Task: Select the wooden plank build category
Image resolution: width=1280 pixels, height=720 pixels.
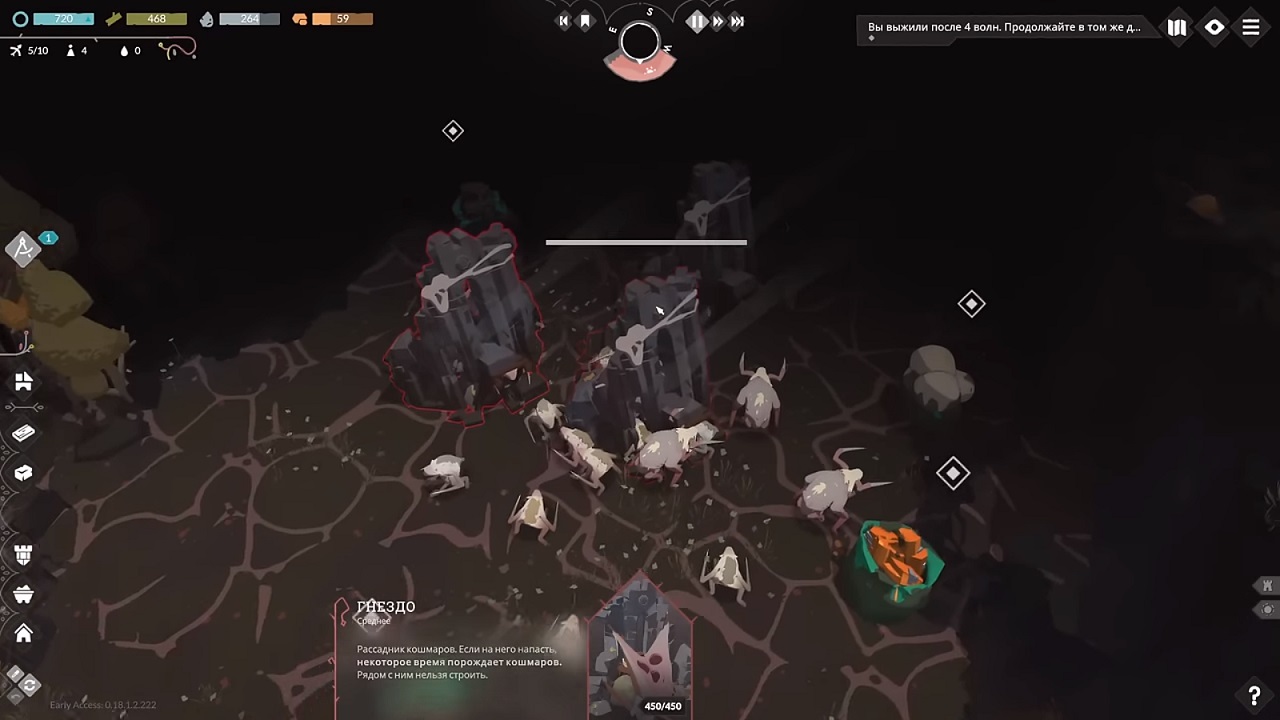Action: pyautogui.click(x=24, y=433)
